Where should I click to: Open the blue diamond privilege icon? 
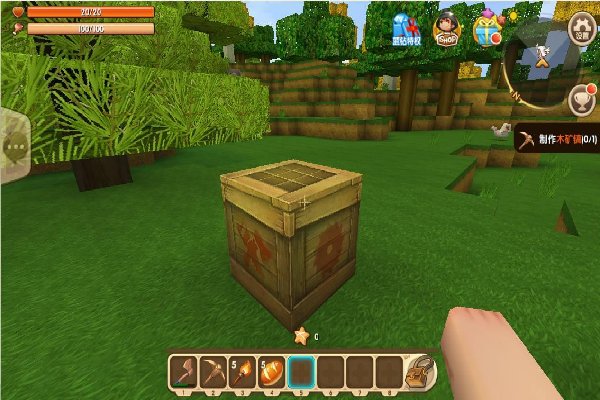(x=406, y=30)
